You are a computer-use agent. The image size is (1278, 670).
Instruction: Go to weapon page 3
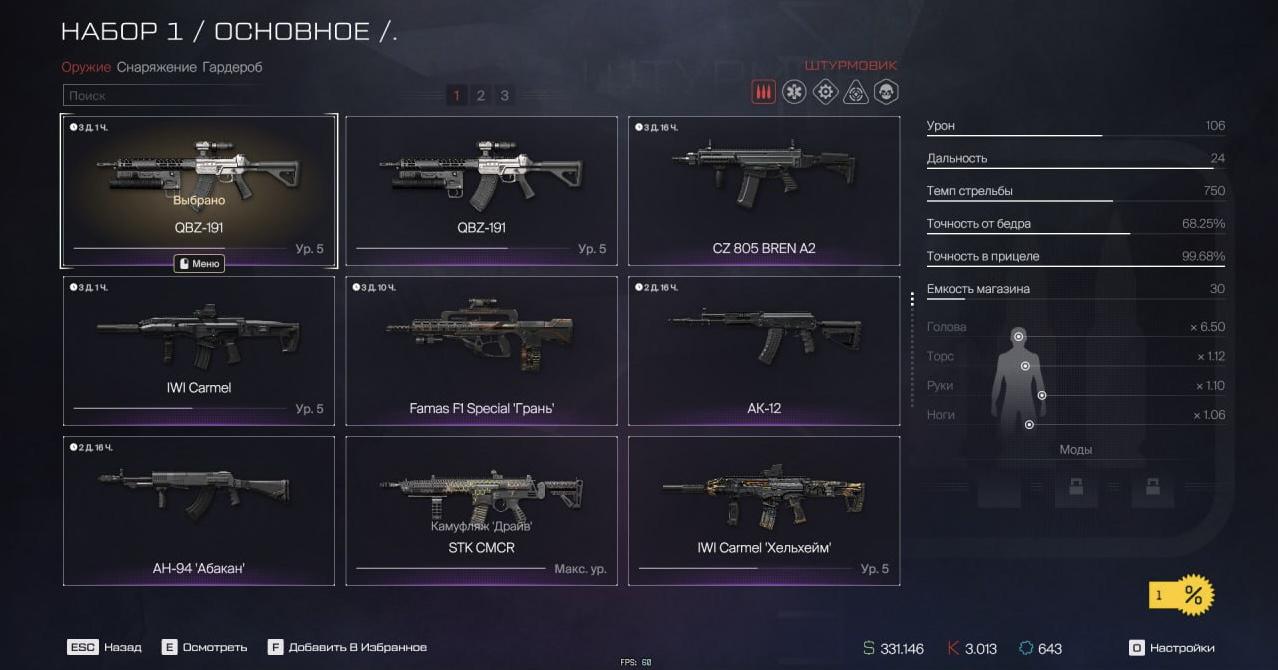[505, 95]
